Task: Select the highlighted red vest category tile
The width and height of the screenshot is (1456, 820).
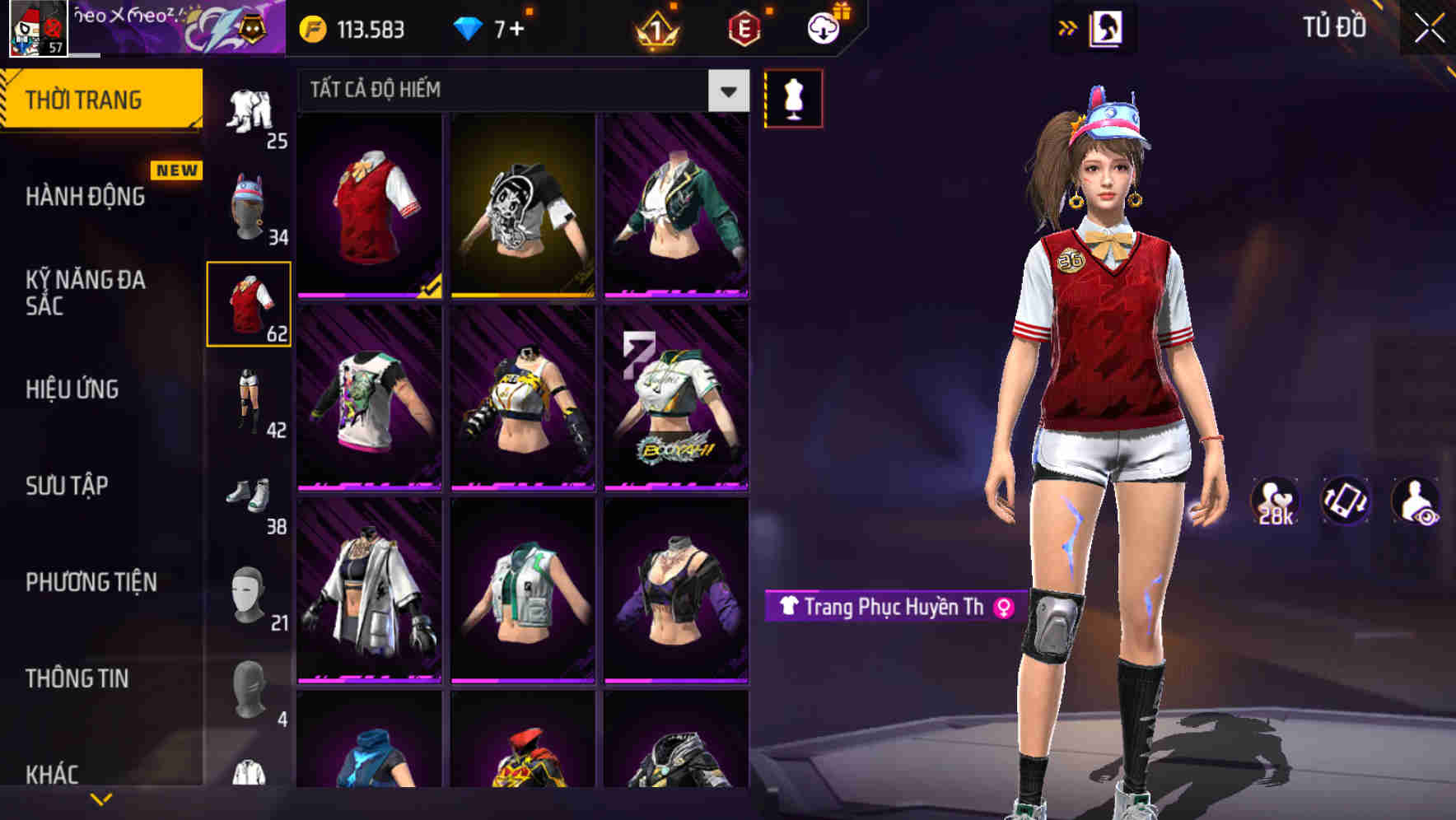Action: tap(249, 305)
